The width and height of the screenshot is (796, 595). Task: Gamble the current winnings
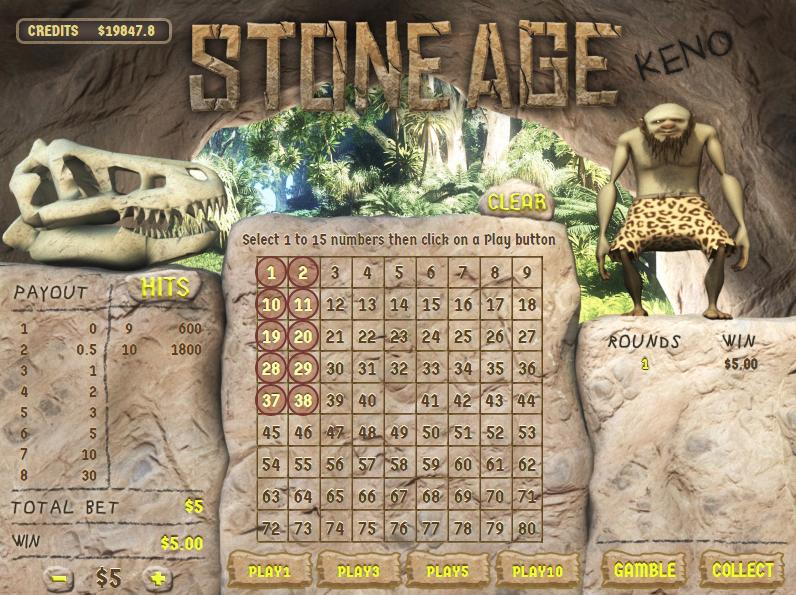coord(644,570)
